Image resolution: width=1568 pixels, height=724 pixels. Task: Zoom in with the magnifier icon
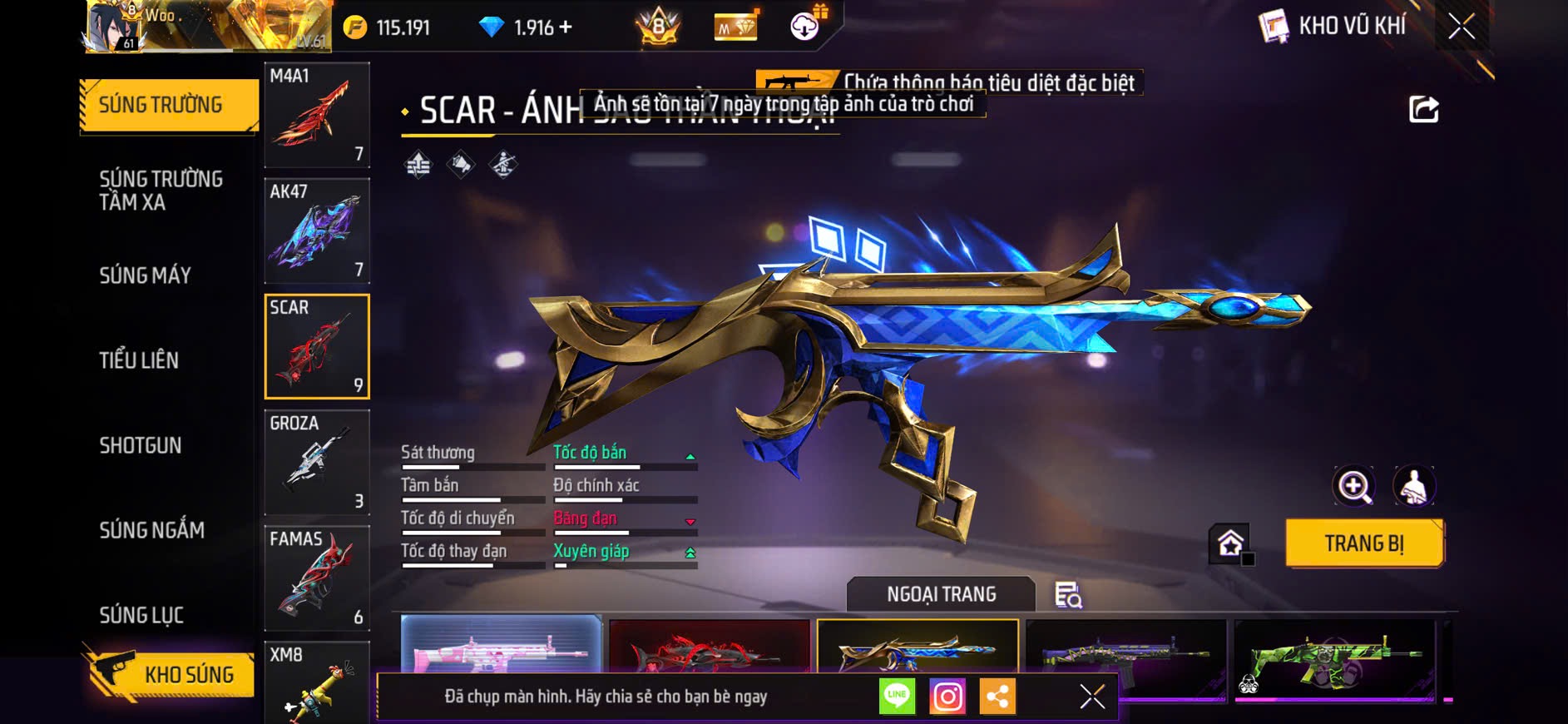pos(1353,486)
